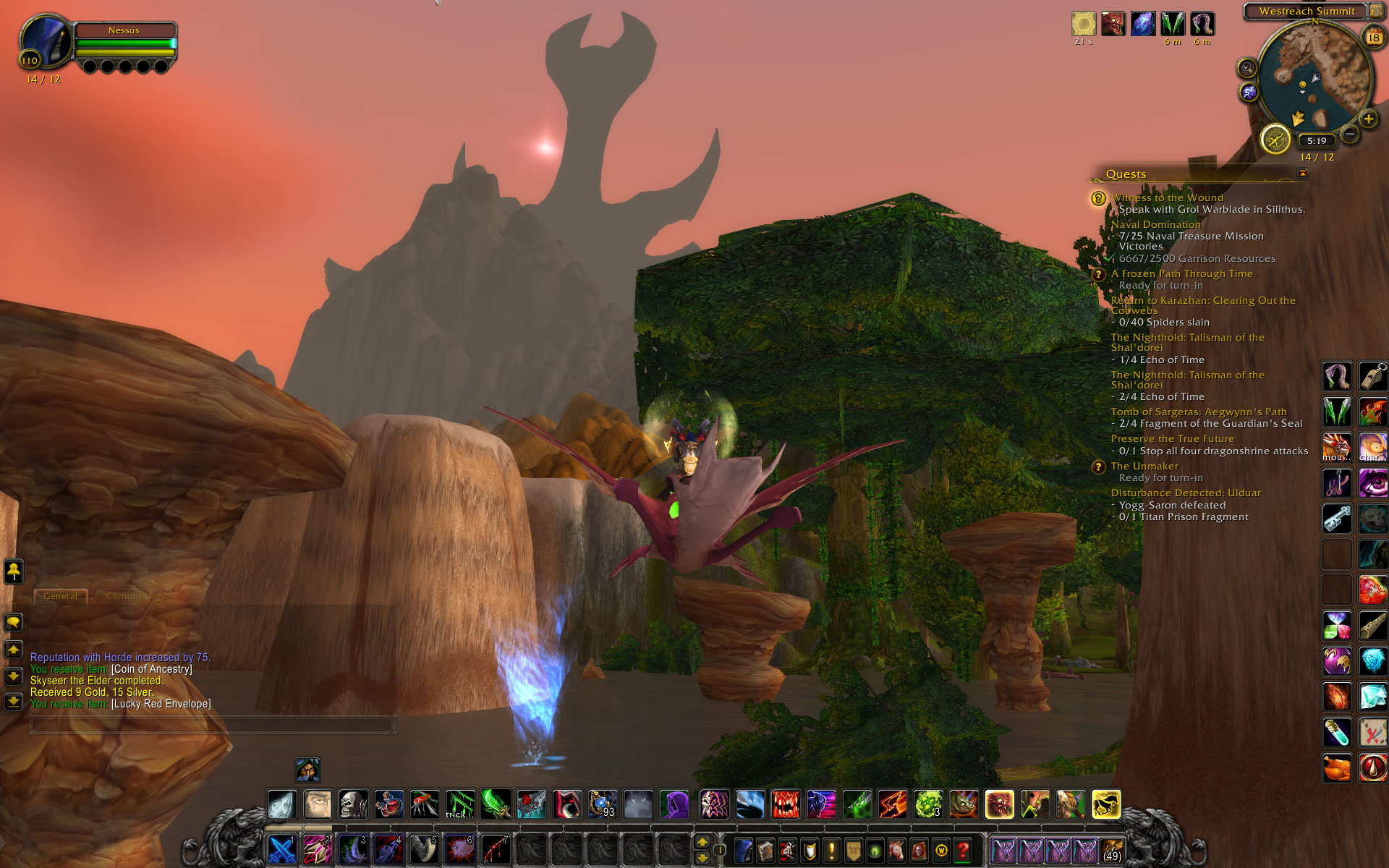1389x868 pixels.
Task: Open the calendar showing day 18
Action: 1372,37
